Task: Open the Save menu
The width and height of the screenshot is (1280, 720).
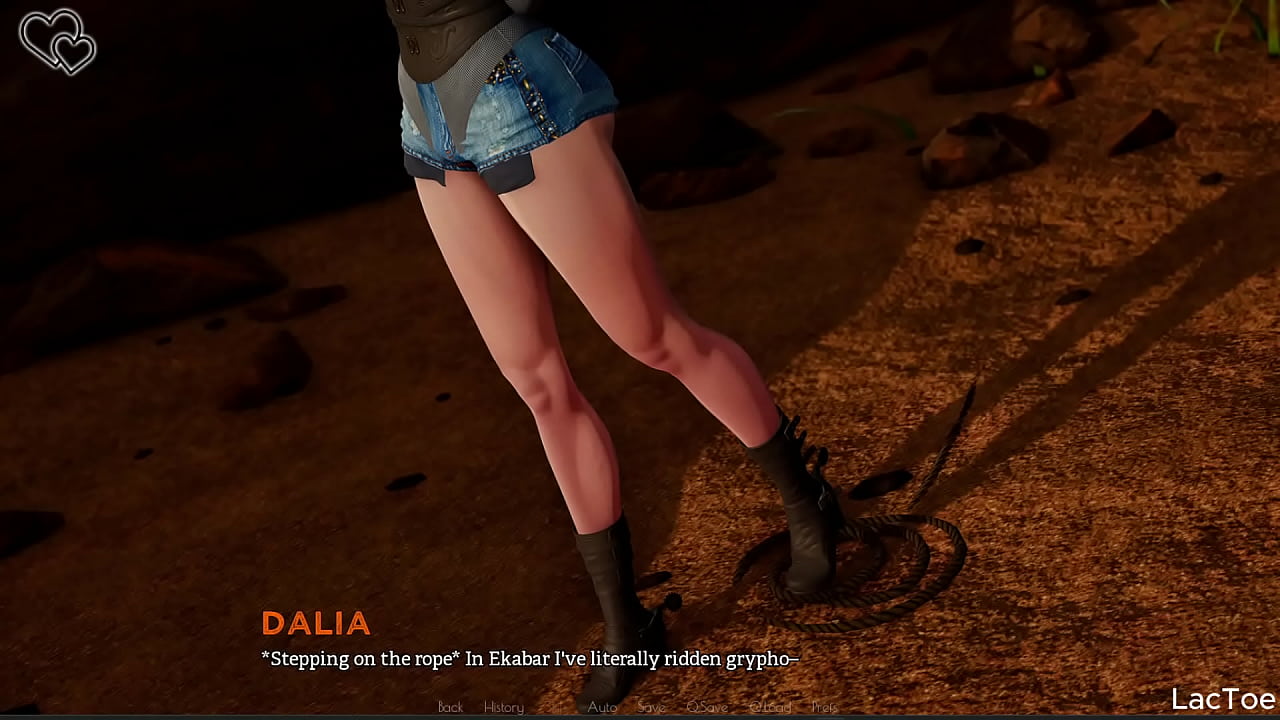Action: [651, 707]
